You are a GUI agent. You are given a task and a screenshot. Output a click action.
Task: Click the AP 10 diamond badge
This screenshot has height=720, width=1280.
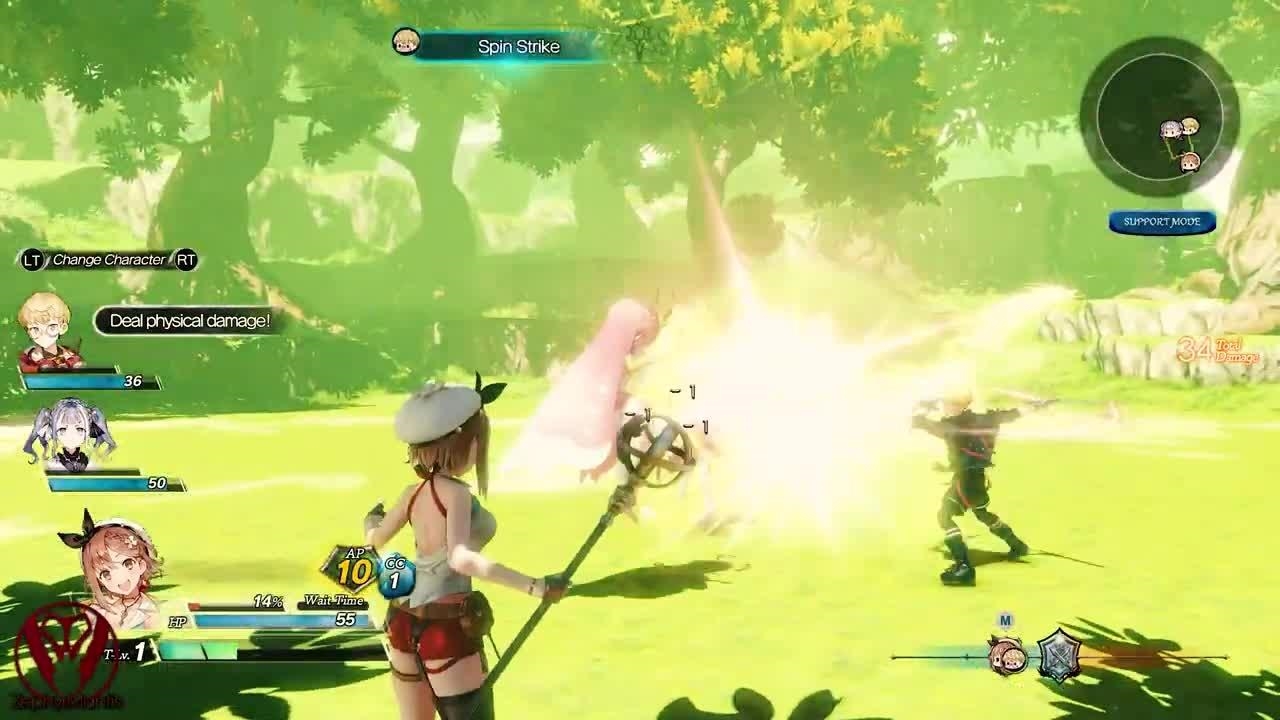[x=350, y=570]
